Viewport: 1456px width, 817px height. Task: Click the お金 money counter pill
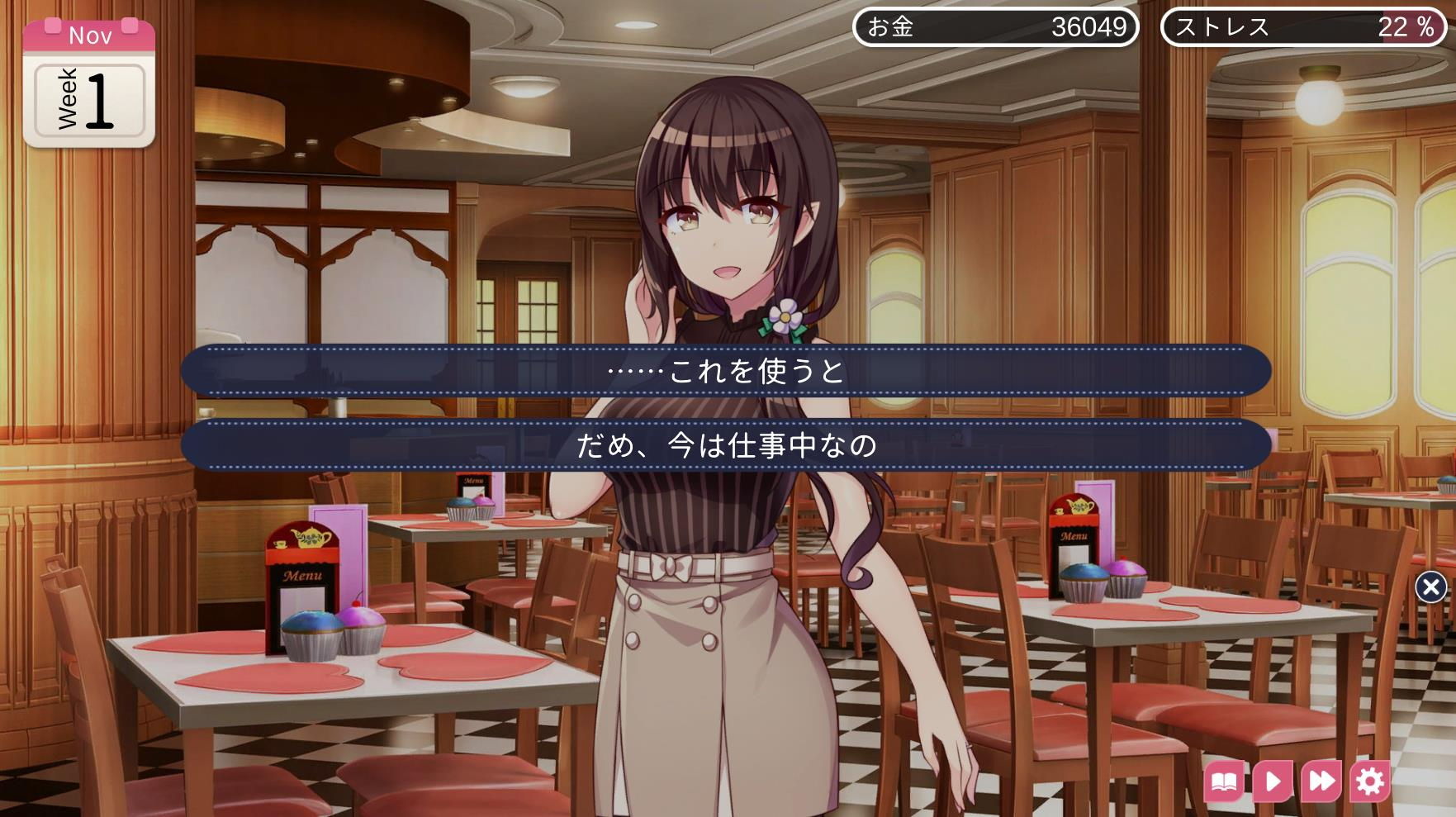[x=995, y=27]
